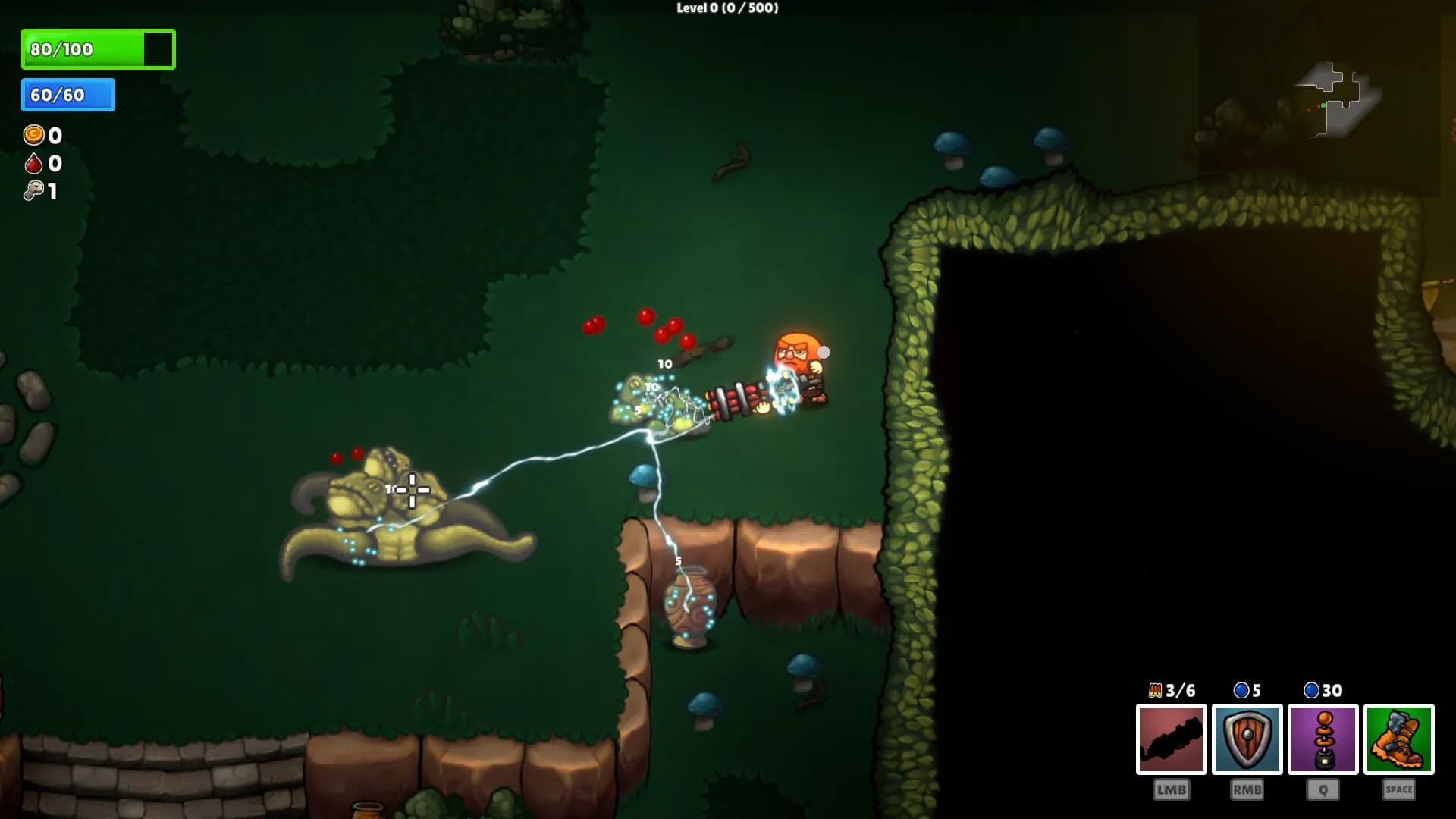Screen dimensions: 1456x819
Task: Trigger the boots dash ability icon
Action: tap(1400, 738)
